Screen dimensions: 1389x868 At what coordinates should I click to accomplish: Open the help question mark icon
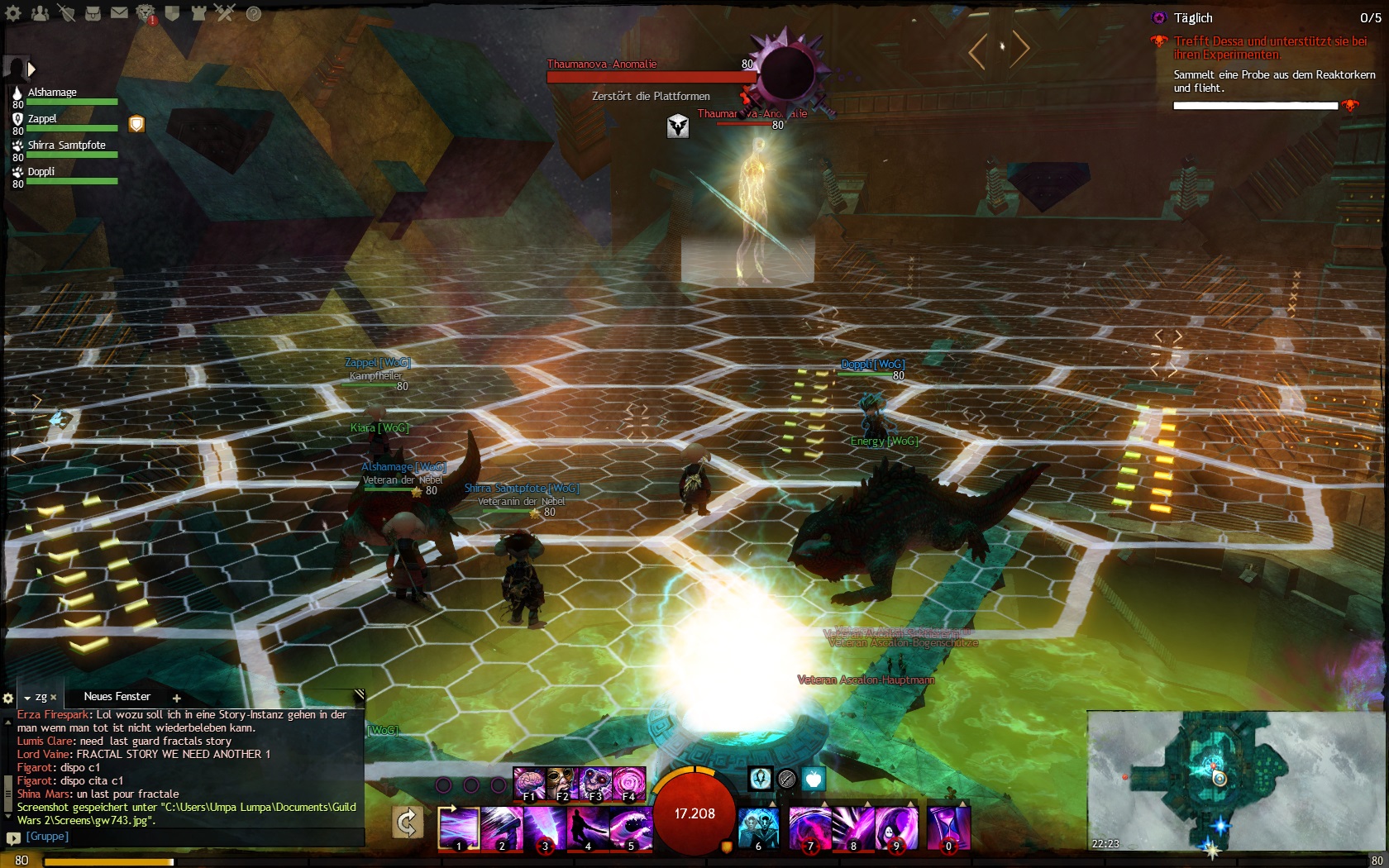(254, 13)
